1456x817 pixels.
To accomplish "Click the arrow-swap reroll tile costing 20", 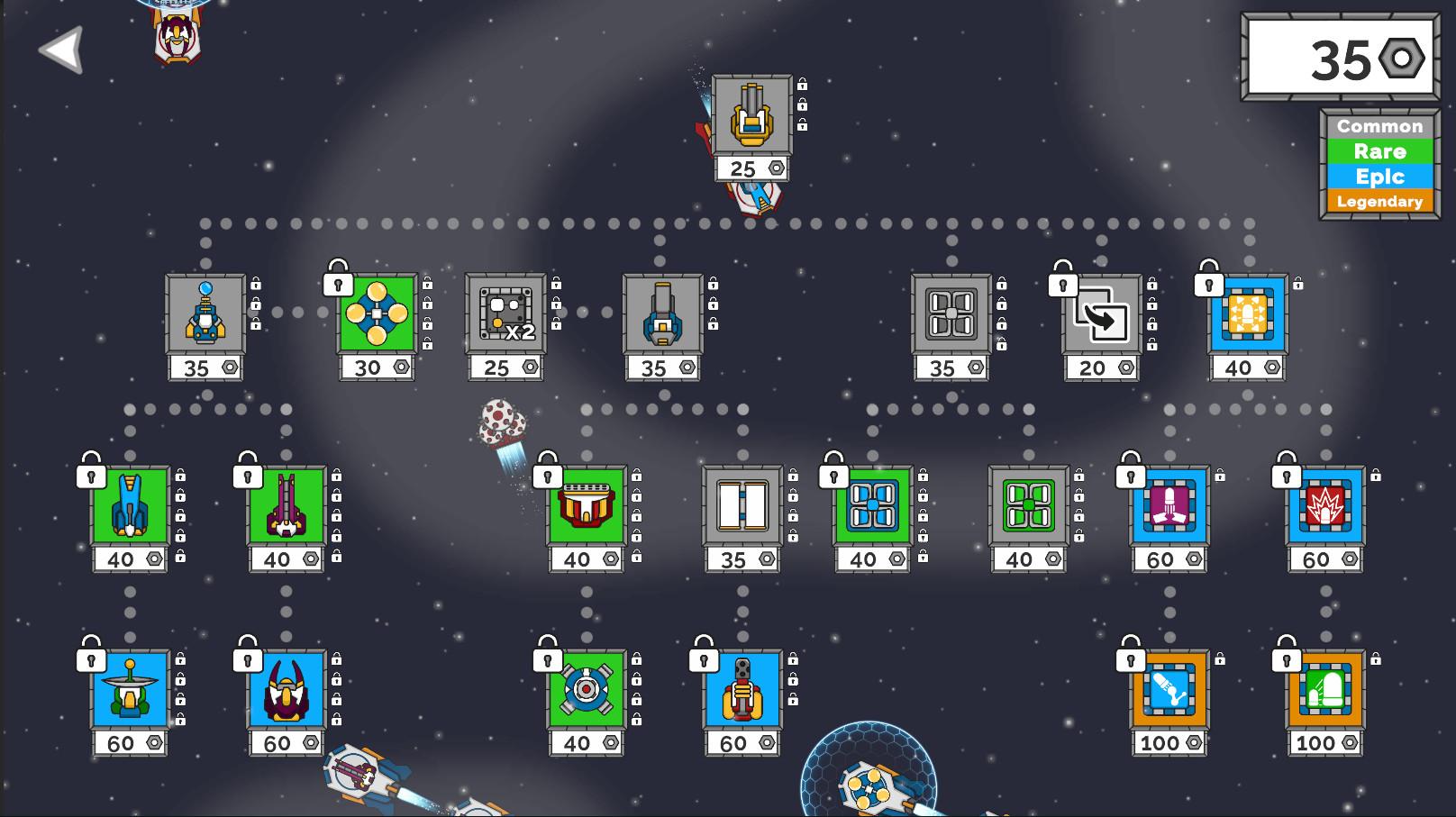I will click(x=1101, y=315).
